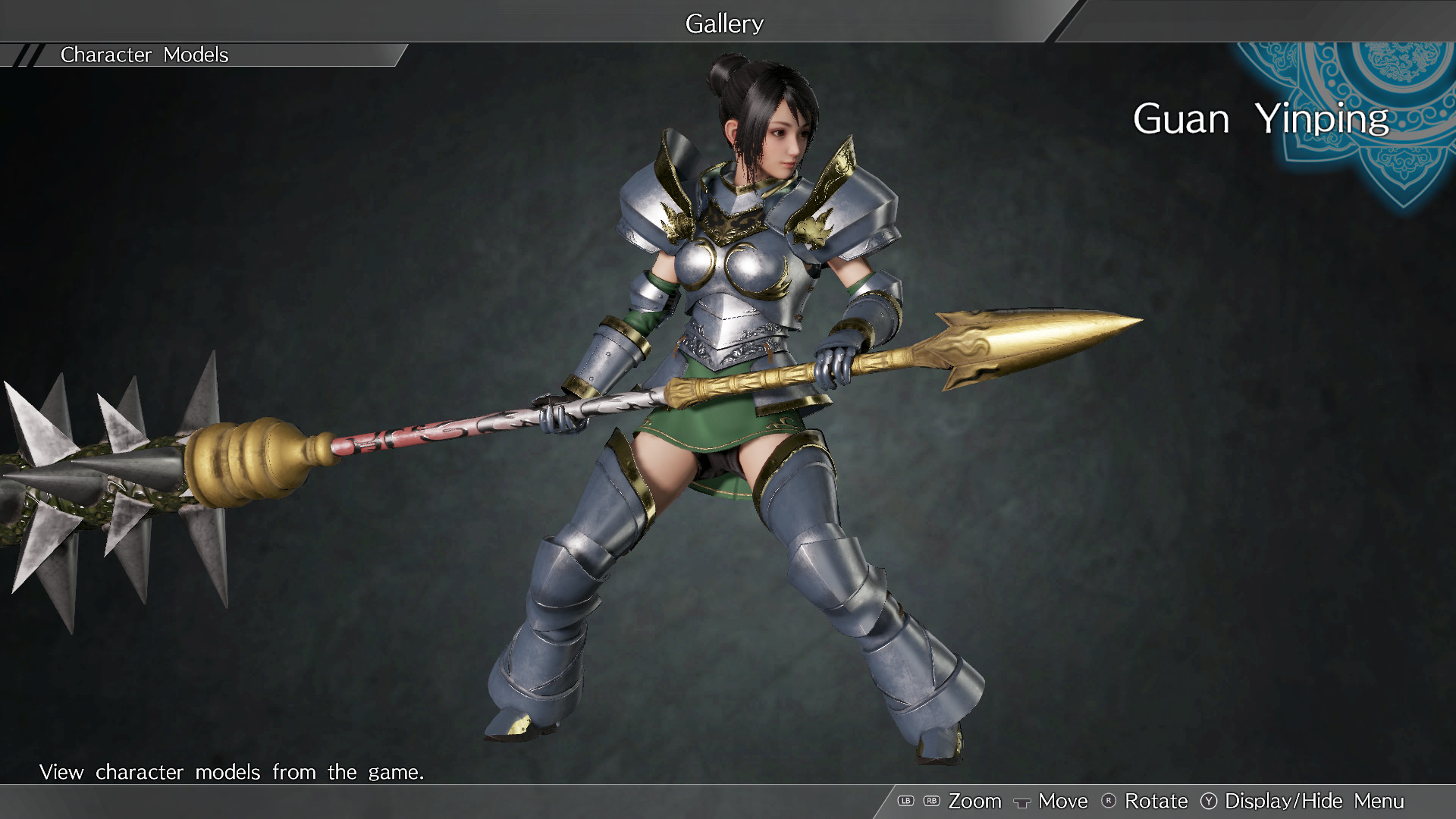This screenshot has width=1456, height=819.
Task: Expand the Gallery title banner
Action: coord(723,23)
